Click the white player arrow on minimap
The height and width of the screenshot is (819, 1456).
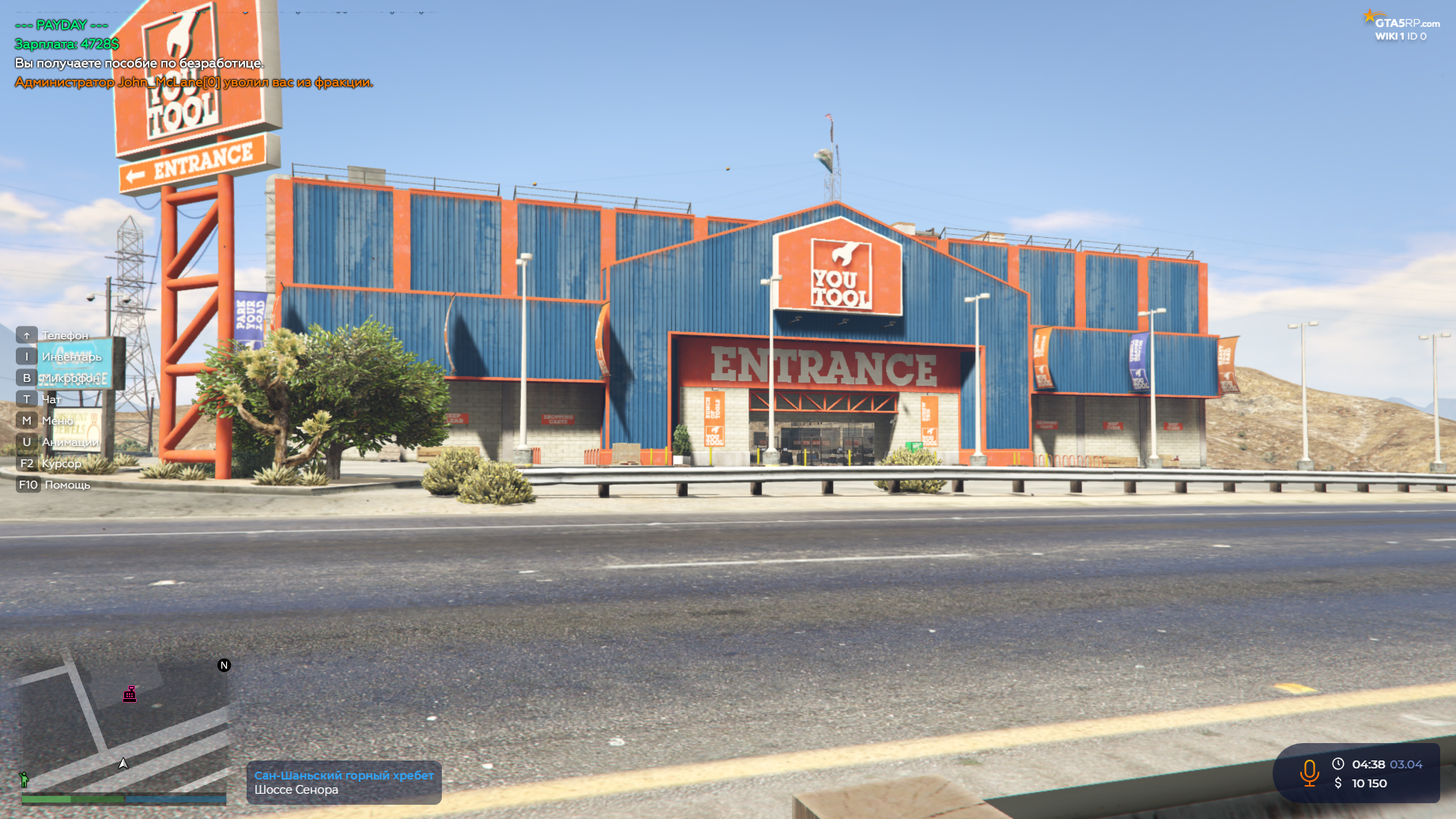coord(123,763)
